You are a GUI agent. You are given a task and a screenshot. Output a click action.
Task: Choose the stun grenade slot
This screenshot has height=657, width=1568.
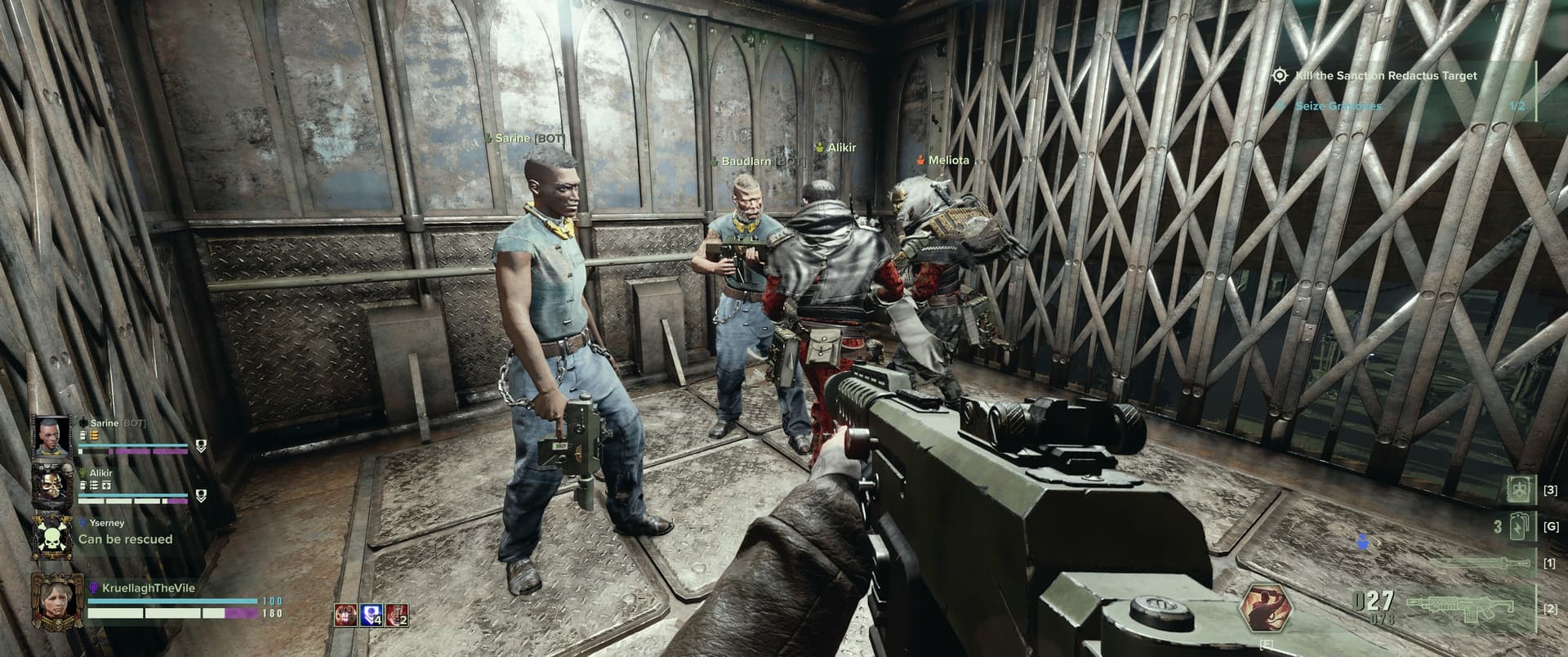pos(1519,527)
